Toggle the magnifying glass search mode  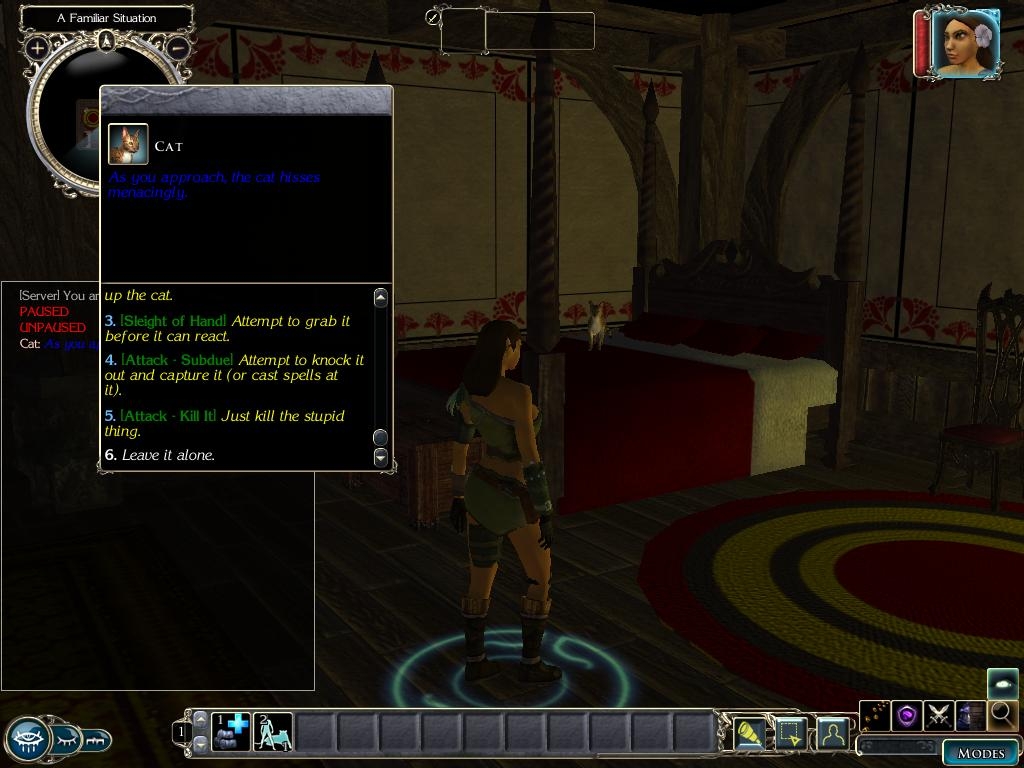coord(1001,715)
